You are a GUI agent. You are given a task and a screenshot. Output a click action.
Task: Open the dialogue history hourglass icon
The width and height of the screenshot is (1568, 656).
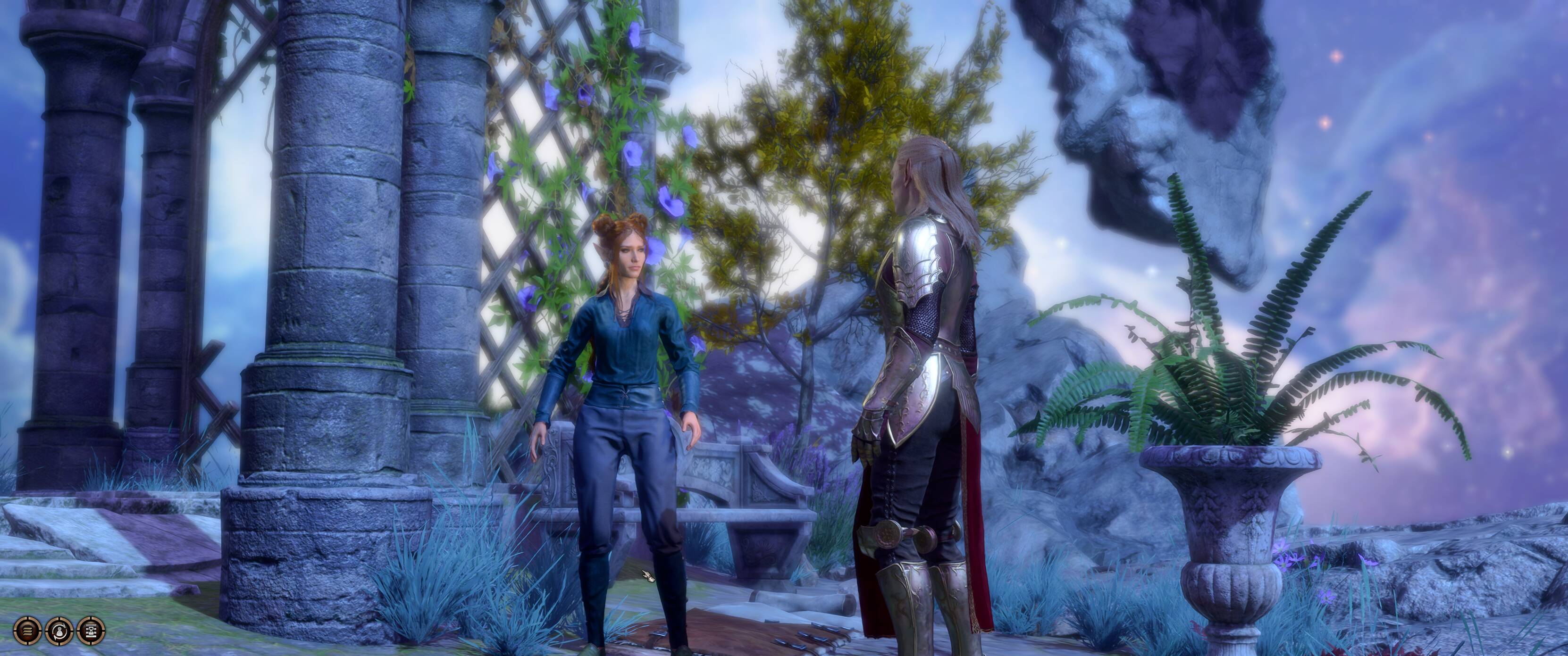91,631
